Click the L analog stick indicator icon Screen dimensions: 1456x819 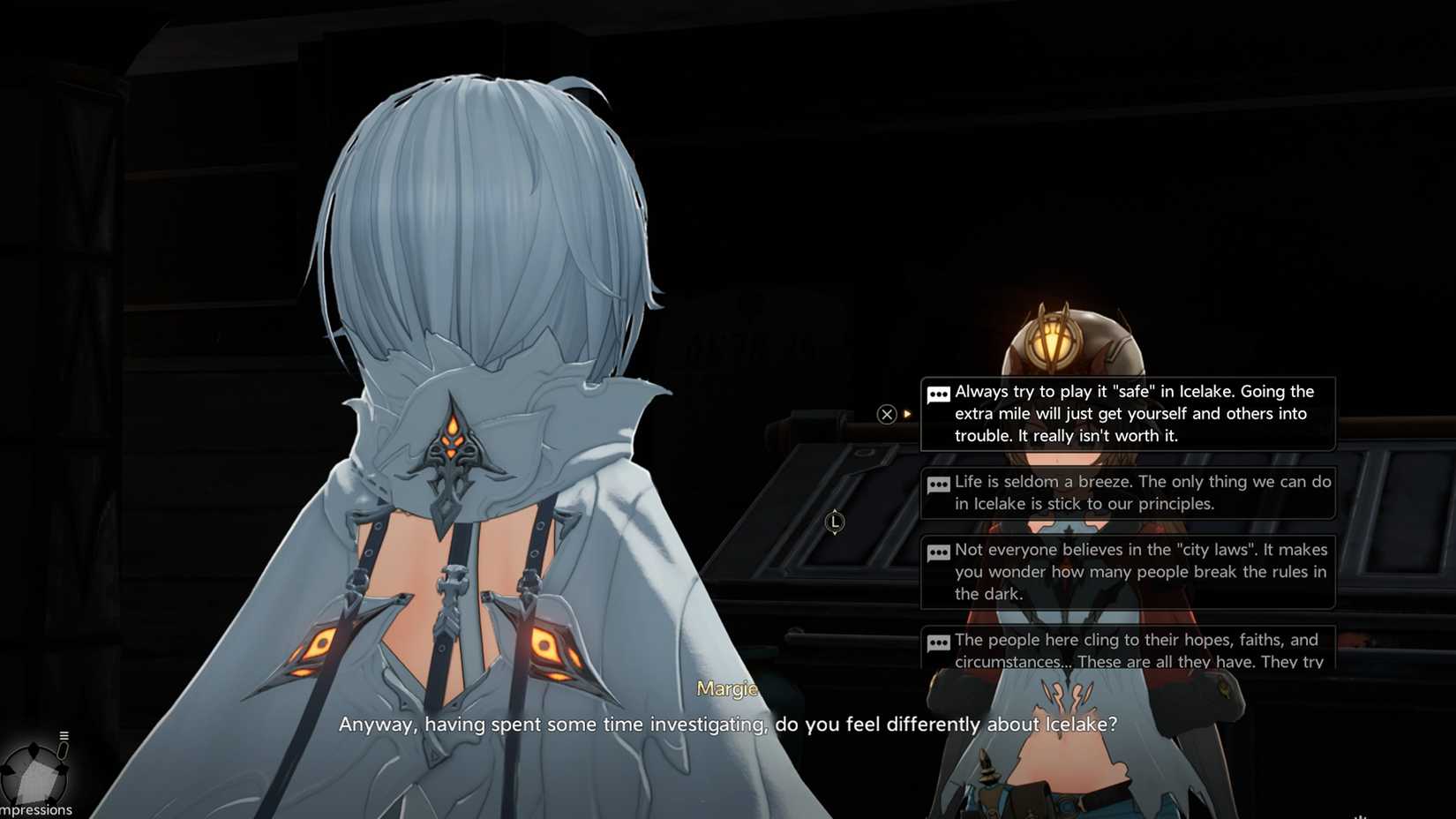[835, 522]
